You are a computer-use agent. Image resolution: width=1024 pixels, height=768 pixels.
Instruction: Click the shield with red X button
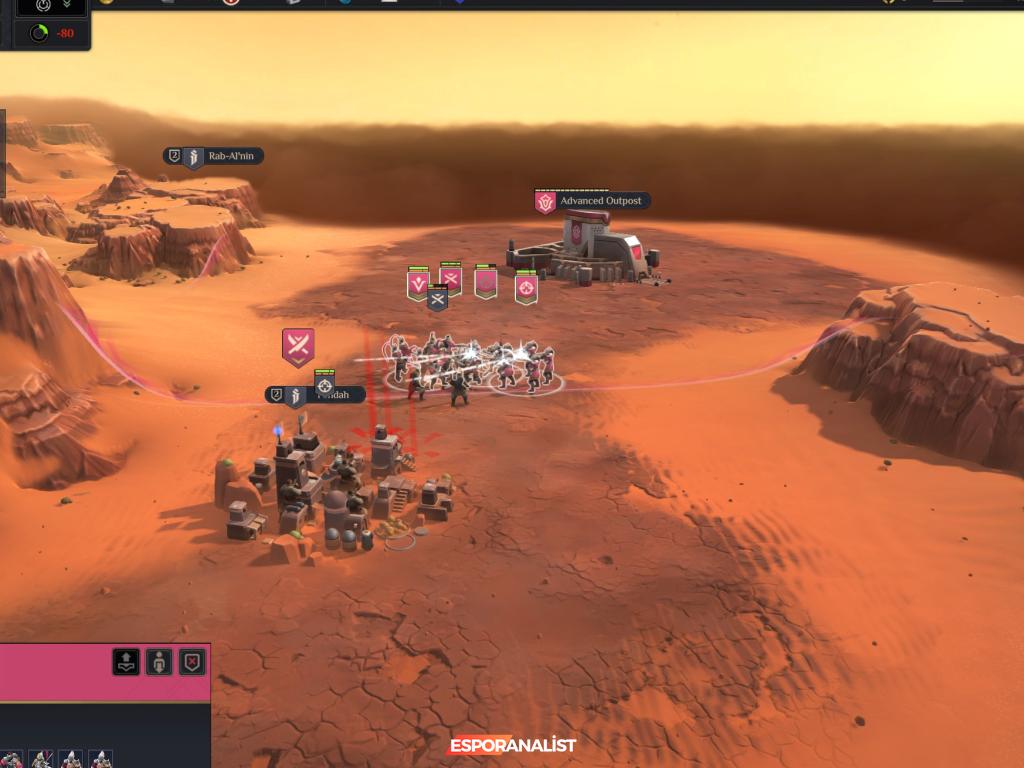pyautogui.click(x=192, y=661)
